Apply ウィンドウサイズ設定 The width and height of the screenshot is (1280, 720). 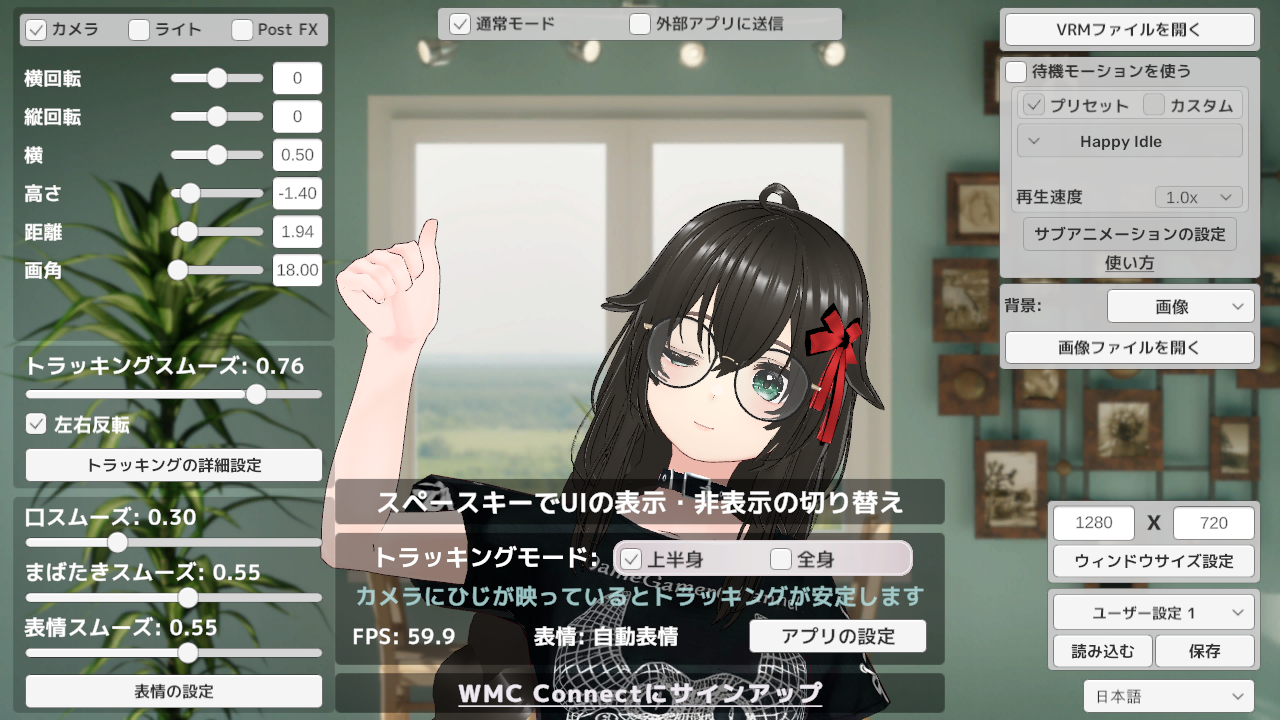pos(1153,561)
